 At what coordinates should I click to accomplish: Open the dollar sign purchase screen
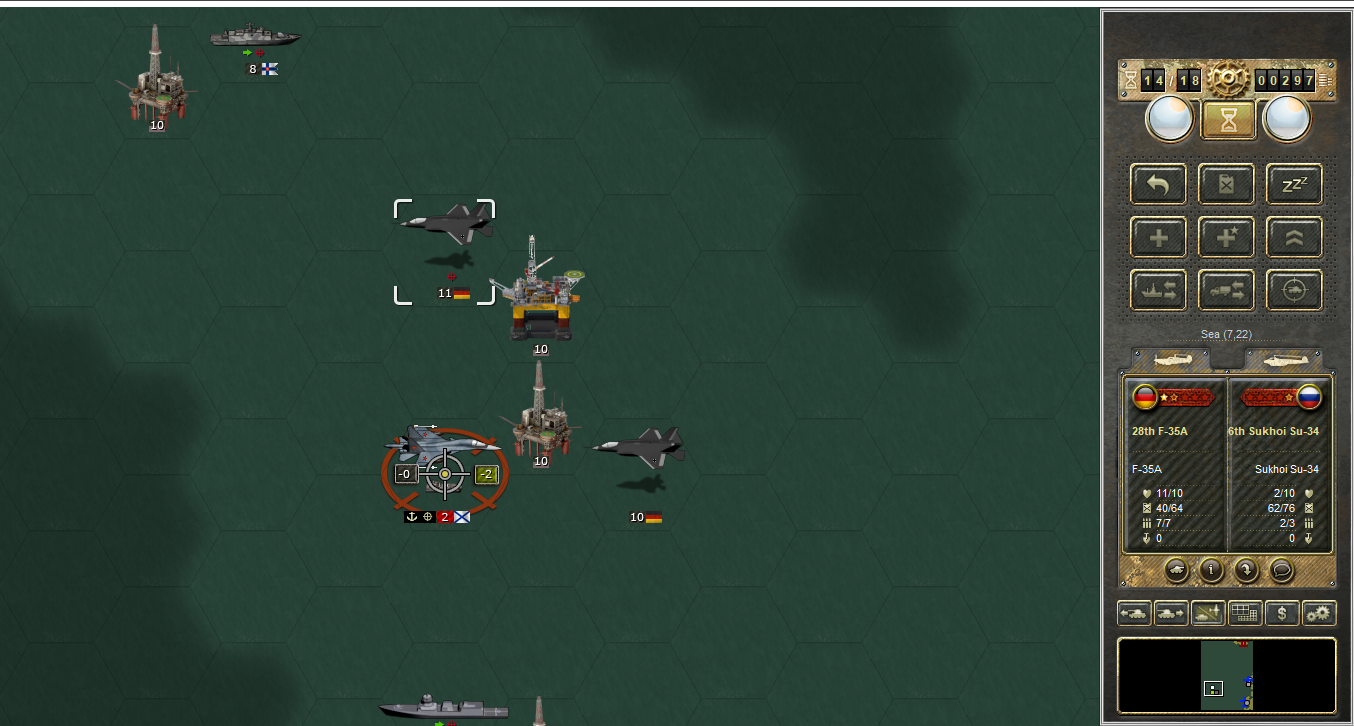pos(1282,613)
